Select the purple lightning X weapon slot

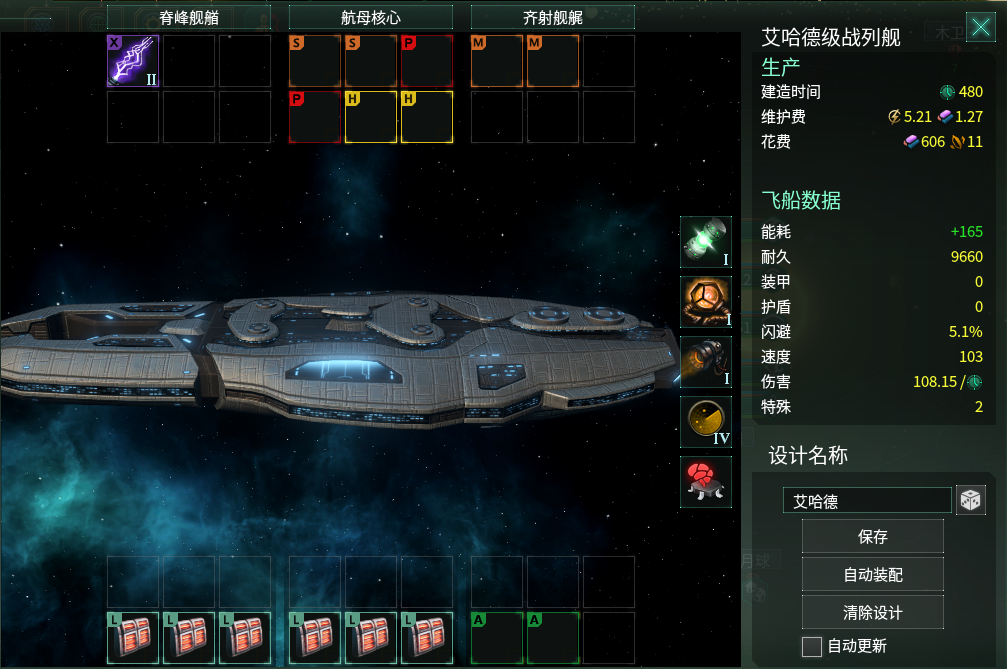133,61
